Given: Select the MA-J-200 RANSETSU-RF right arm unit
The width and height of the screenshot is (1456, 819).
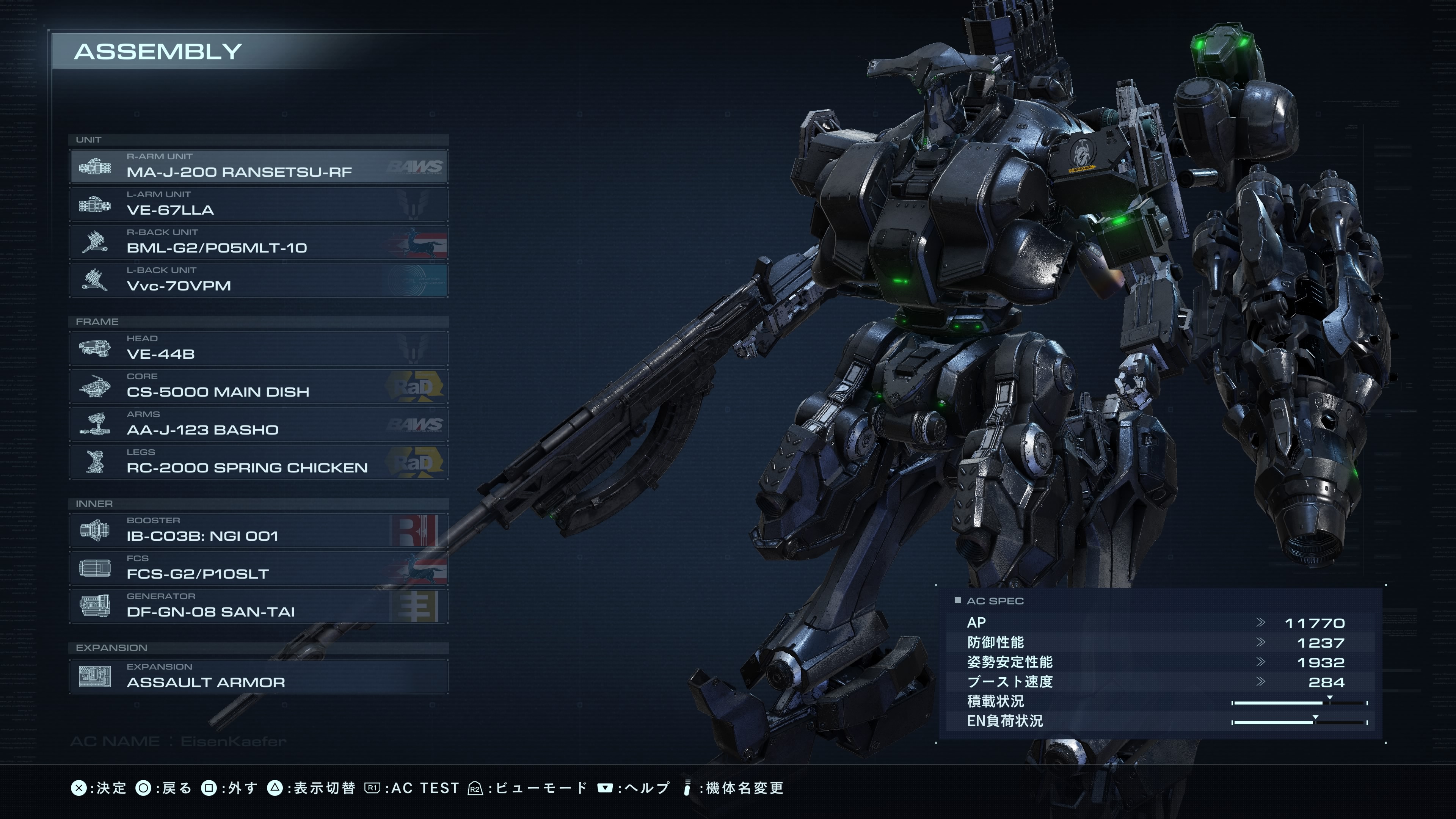Looking at the screenshot, I should tap(258, 166).
